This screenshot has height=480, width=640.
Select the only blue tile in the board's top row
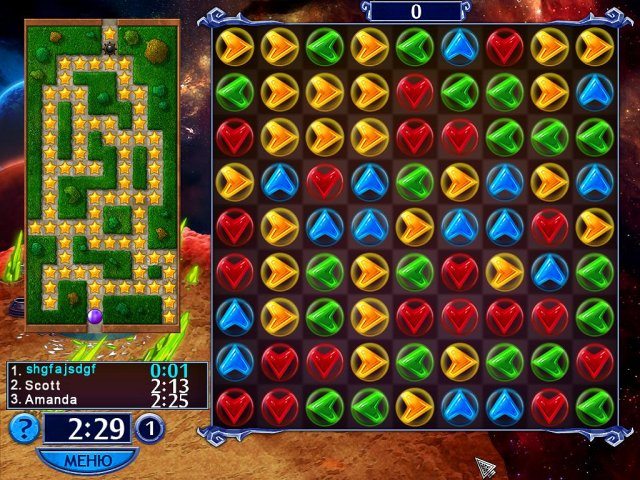tap(459, 46)
